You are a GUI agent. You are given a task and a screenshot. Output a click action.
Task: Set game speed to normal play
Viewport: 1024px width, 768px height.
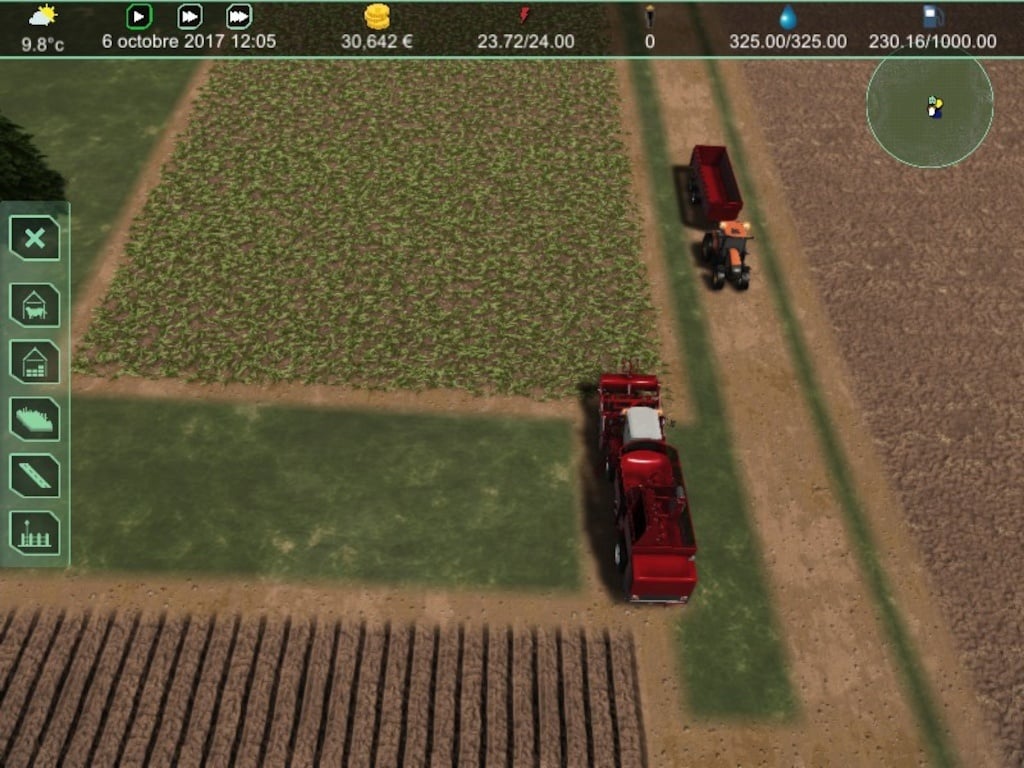(139, 16)
